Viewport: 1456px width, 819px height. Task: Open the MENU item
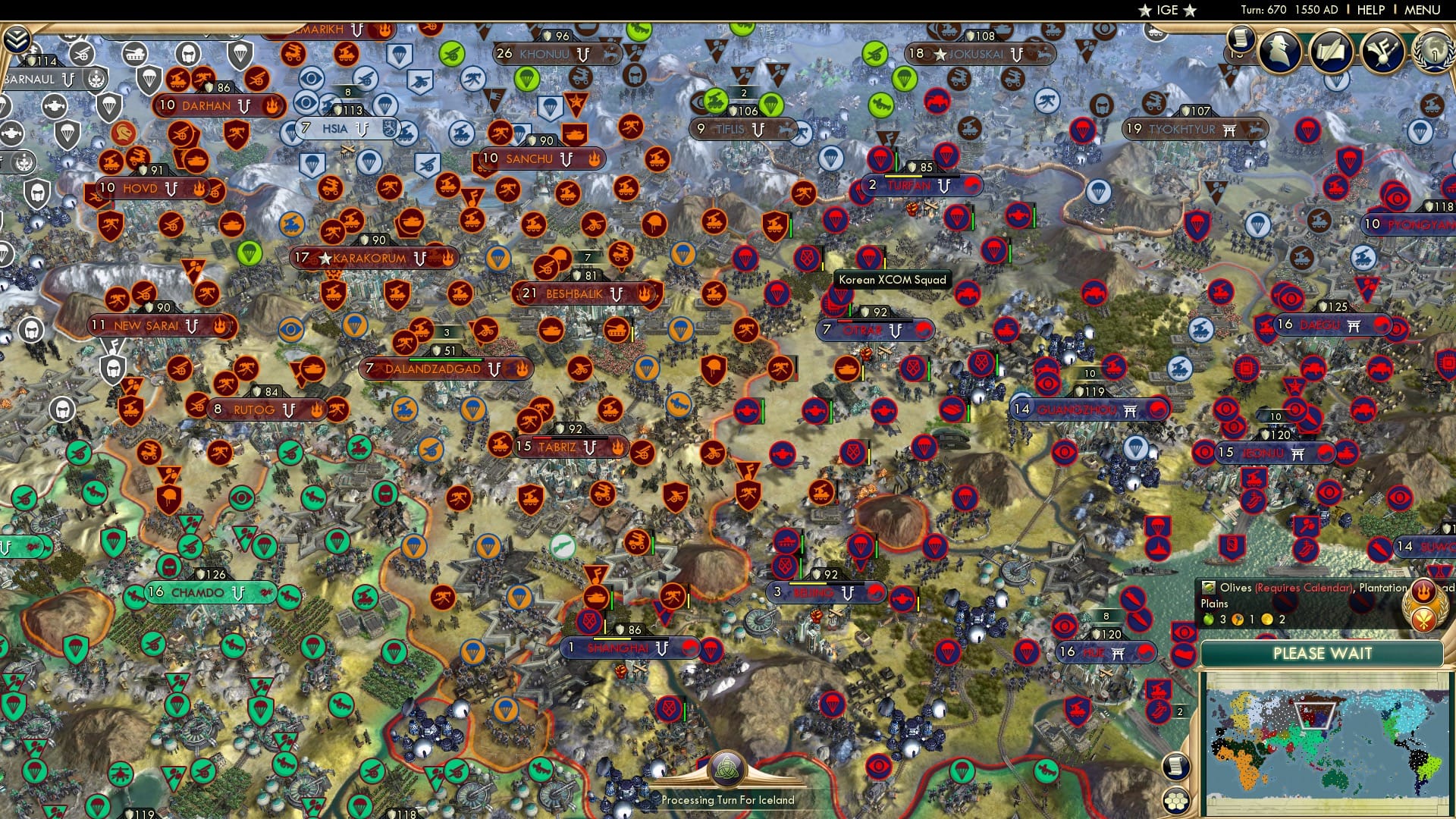[1424, 10]
